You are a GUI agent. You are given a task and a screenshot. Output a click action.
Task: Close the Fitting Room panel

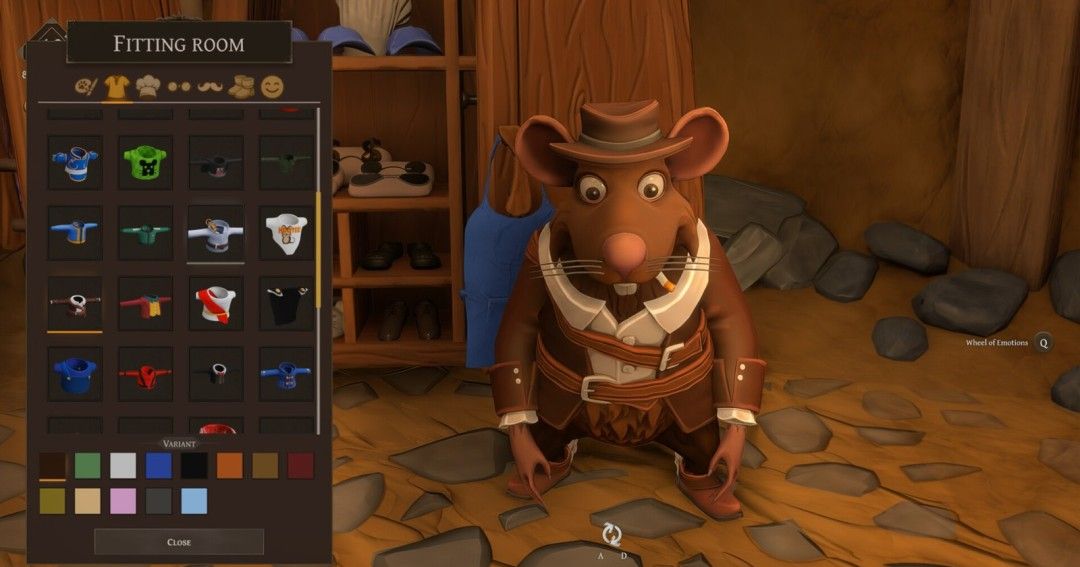point(179,542)
